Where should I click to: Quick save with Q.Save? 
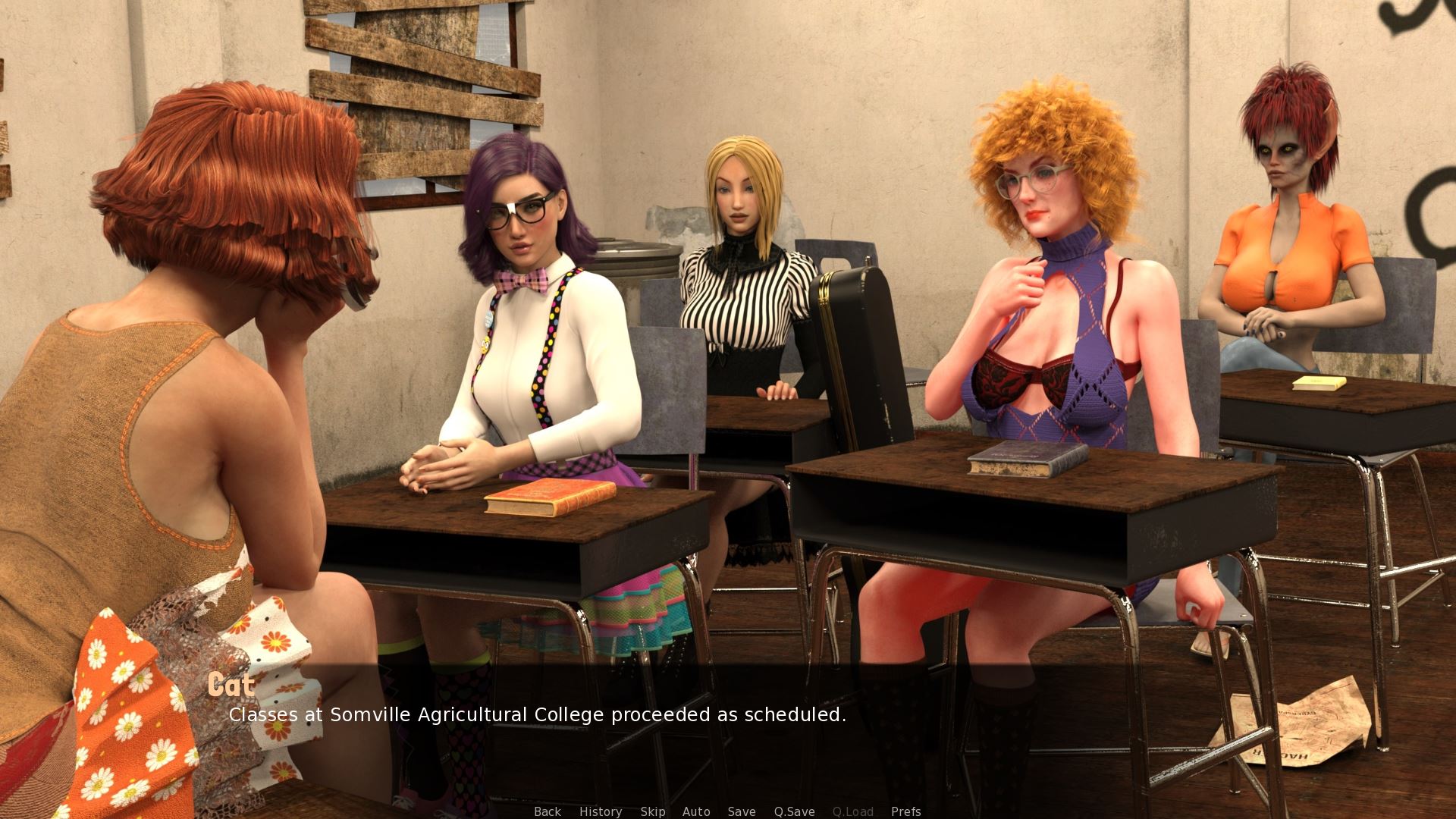(x=794, y=811)
